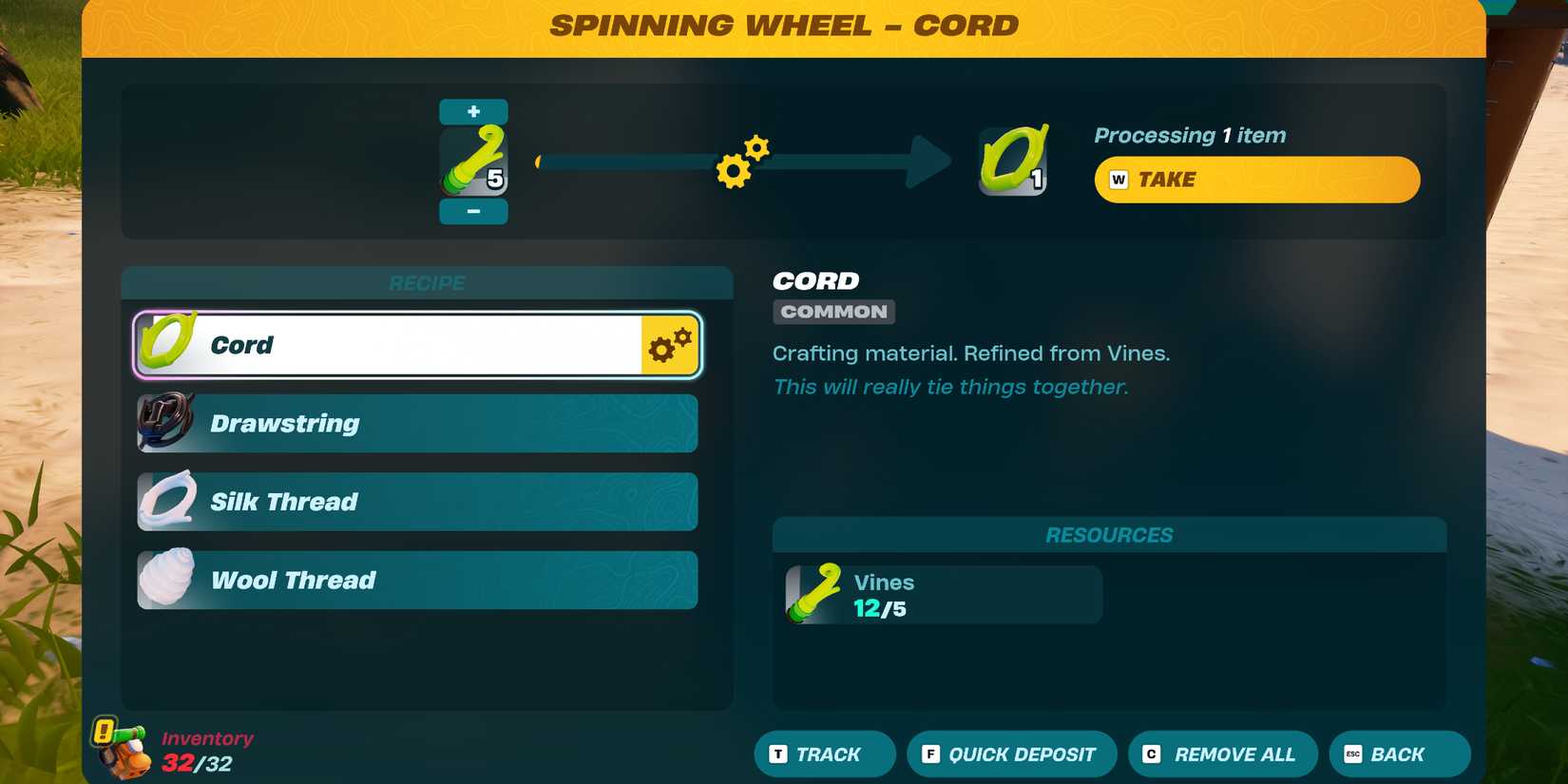Viewport: 1568px width, 784px height.
Task: Click Remove All to clear the wheel
Action: (1222, 754)
